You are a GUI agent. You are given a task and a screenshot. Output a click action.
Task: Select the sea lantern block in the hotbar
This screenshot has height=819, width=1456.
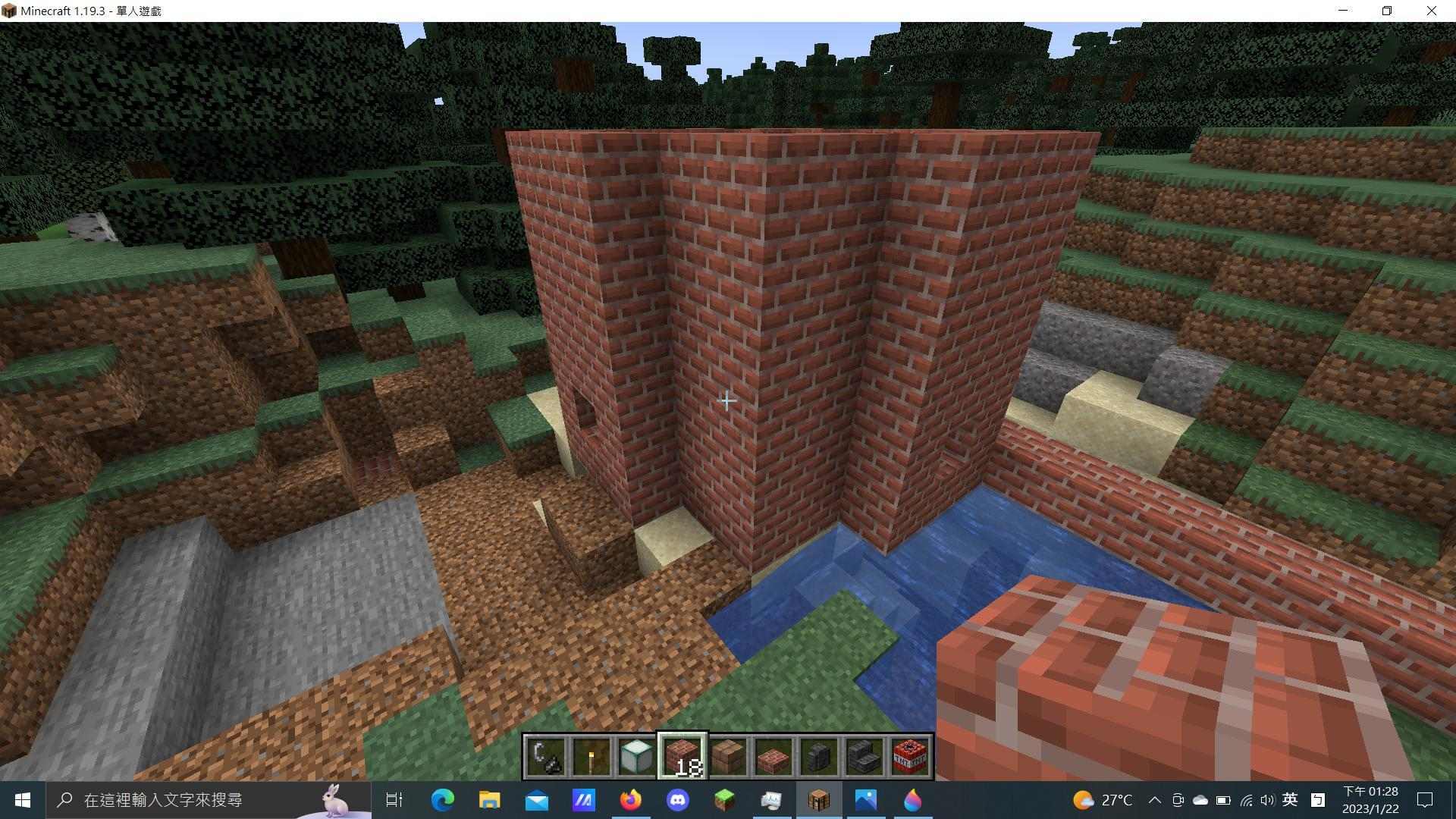[635, 755]
